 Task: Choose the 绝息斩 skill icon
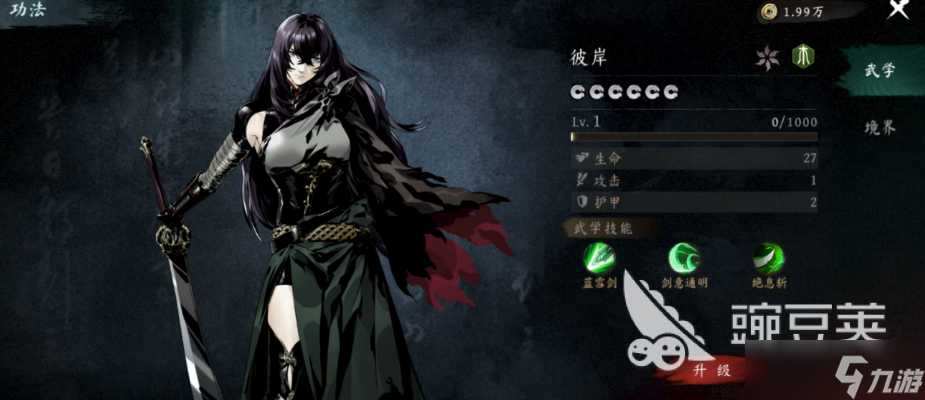pyautogui.click(x=769, y=258)
